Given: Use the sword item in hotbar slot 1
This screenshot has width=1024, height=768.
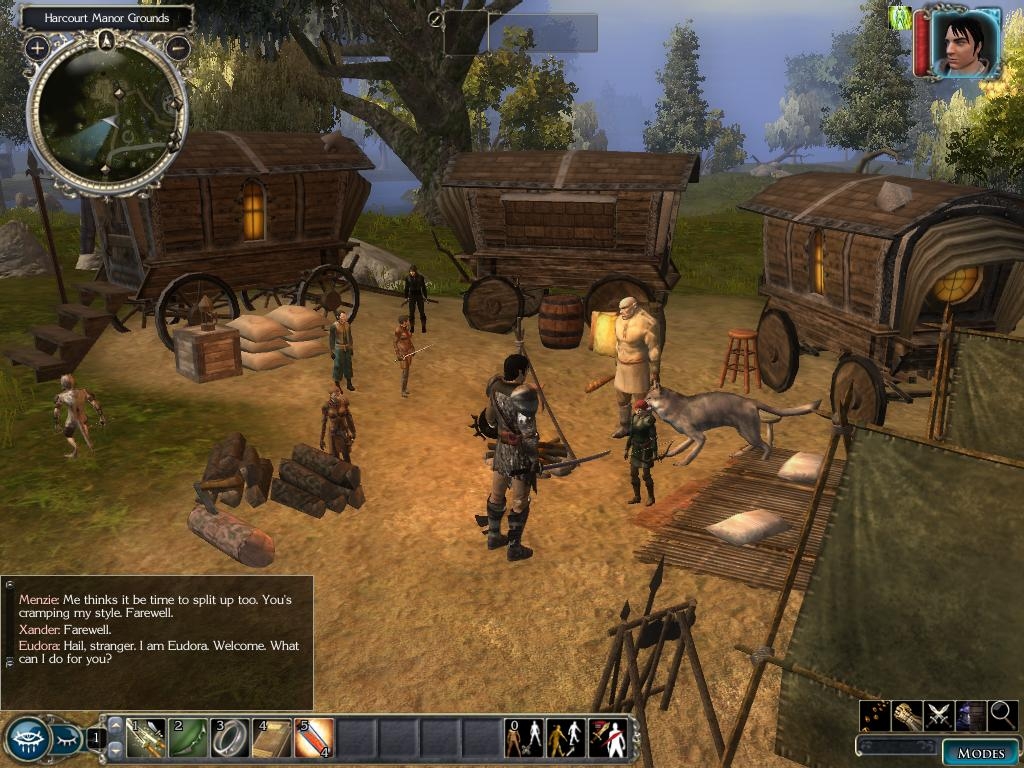Looking at the screenshot, I should pyautogui.click(x=145, y=738).
